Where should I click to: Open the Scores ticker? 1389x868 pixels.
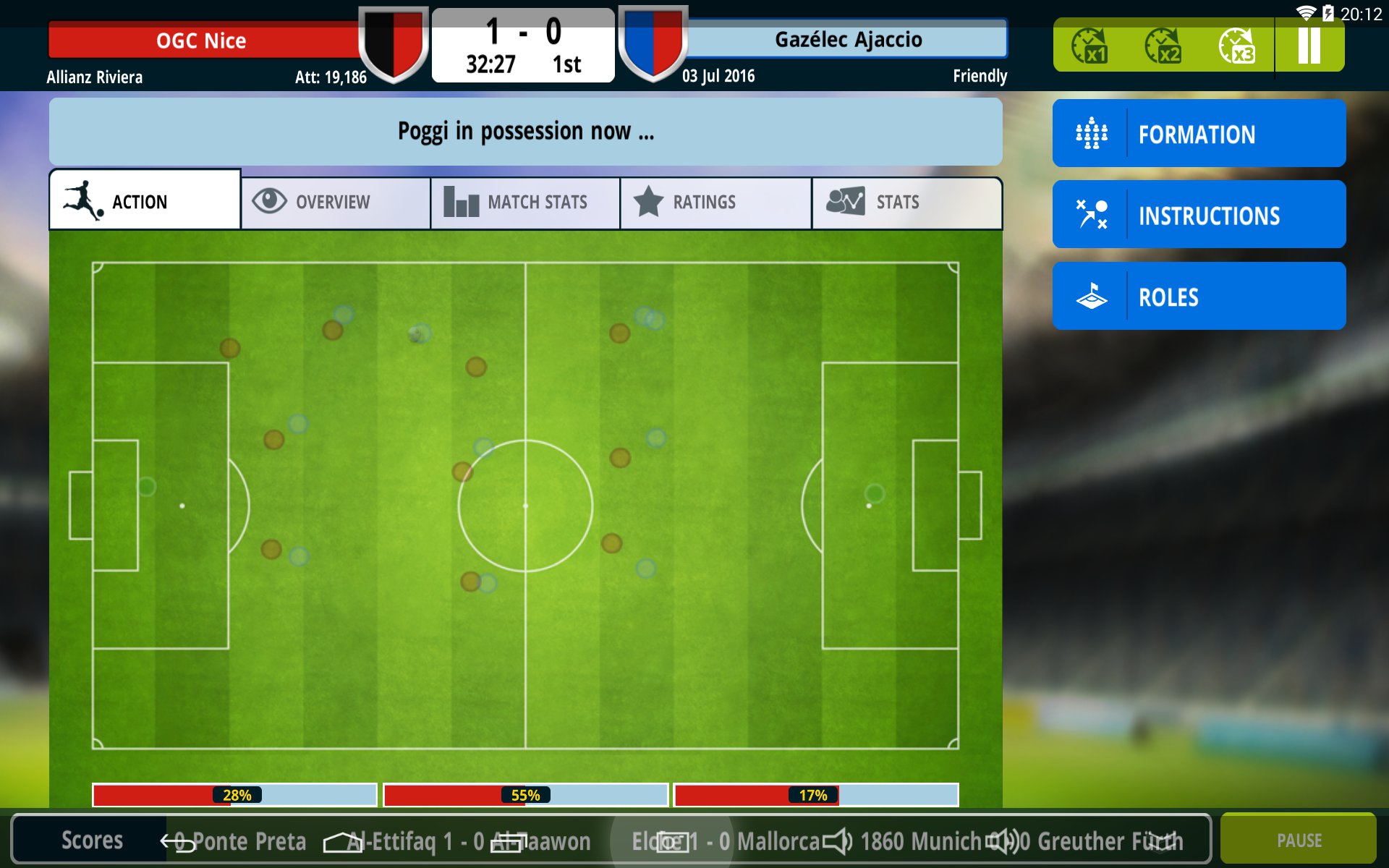[91, 840]
